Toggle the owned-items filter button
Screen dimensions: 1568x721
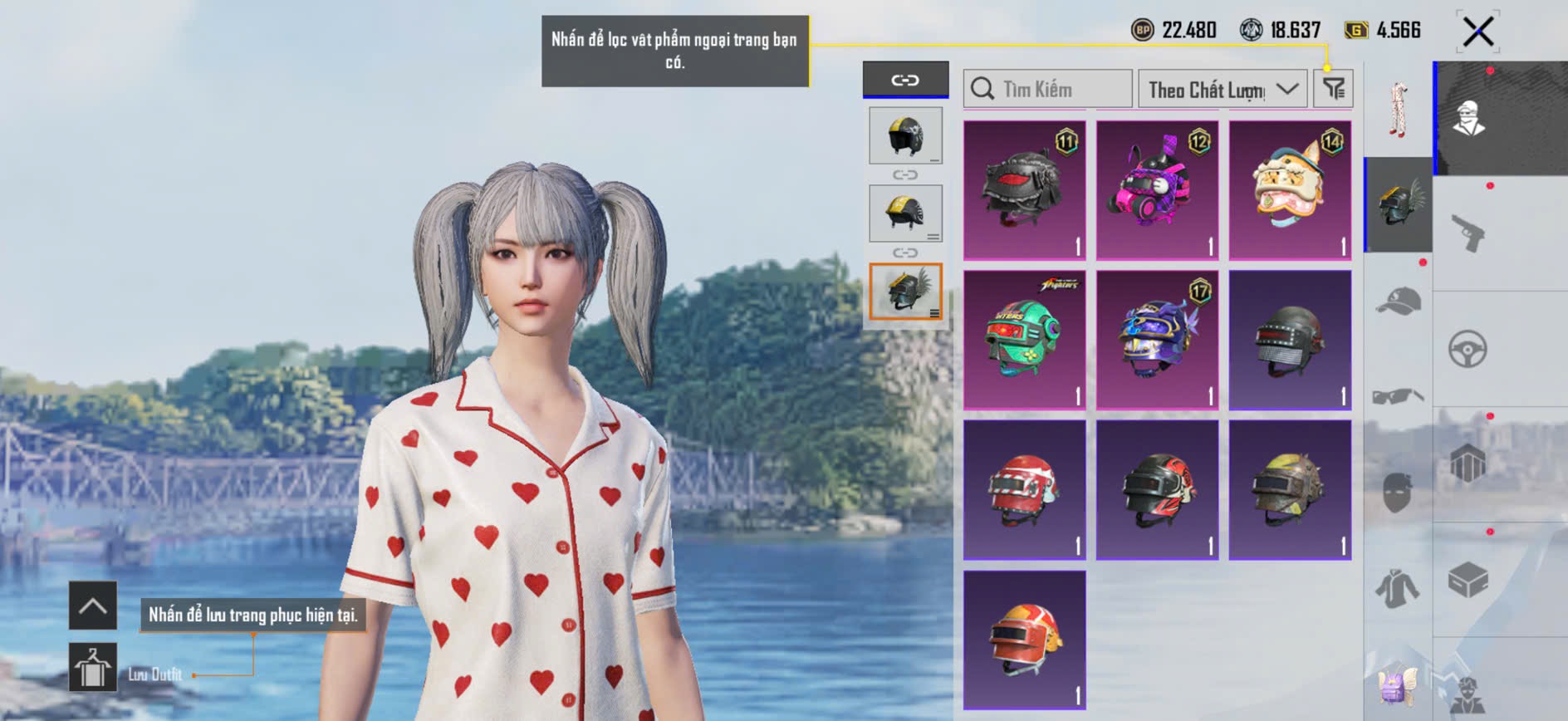pyautogui.click(x=1333, y=88)
